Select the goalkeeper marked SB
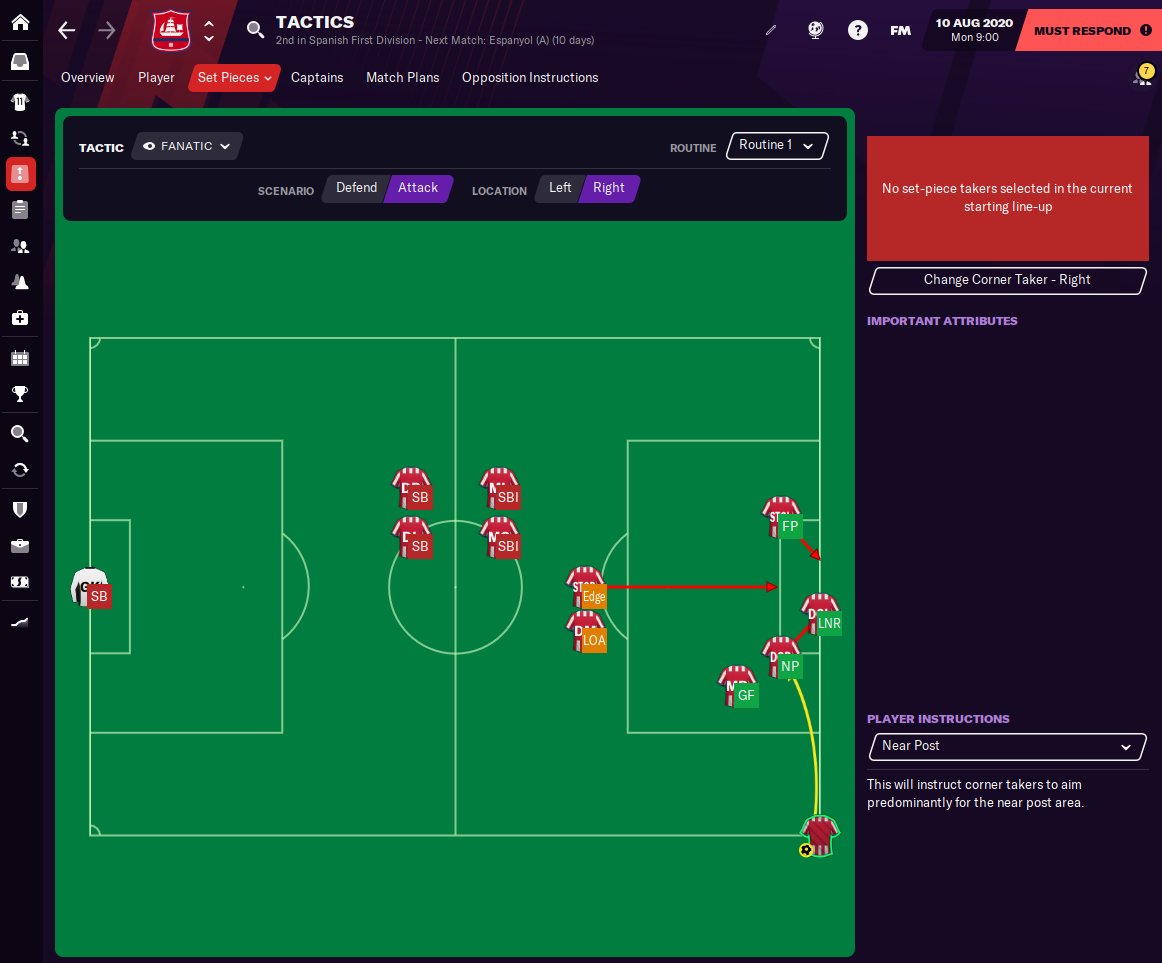 90,589
